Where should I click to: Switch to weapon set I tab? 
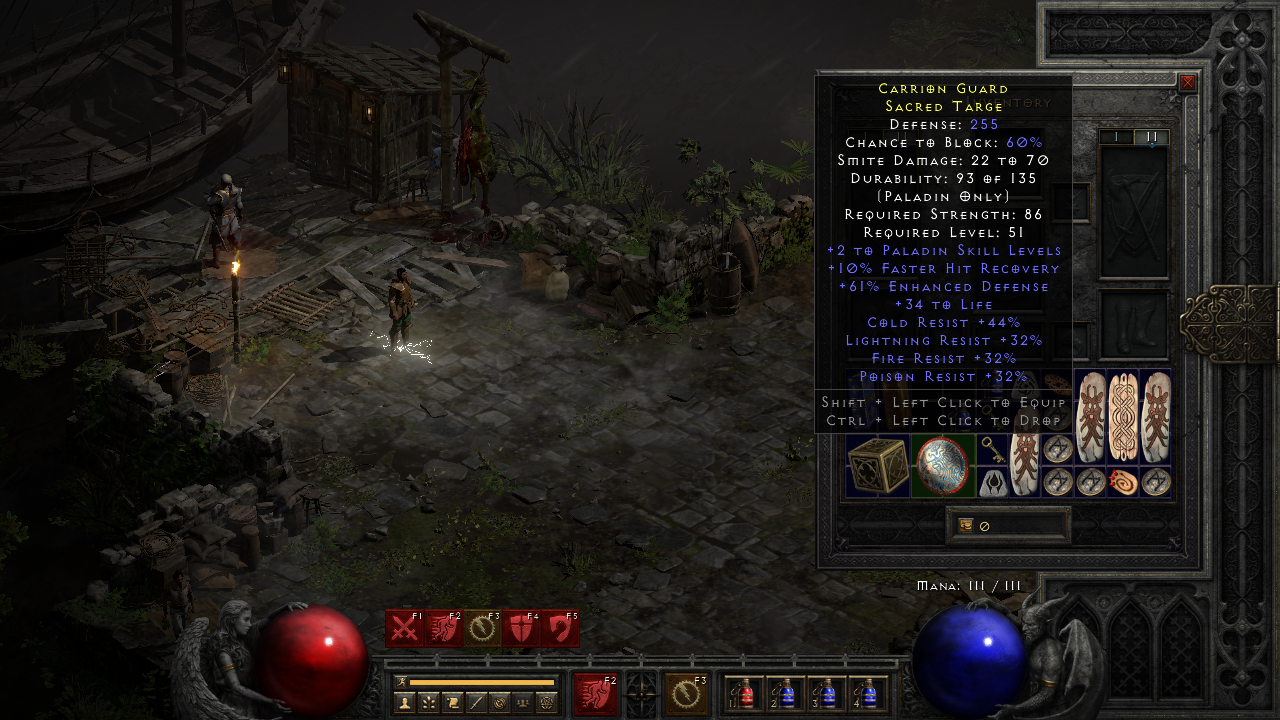tap(1117, 137)
